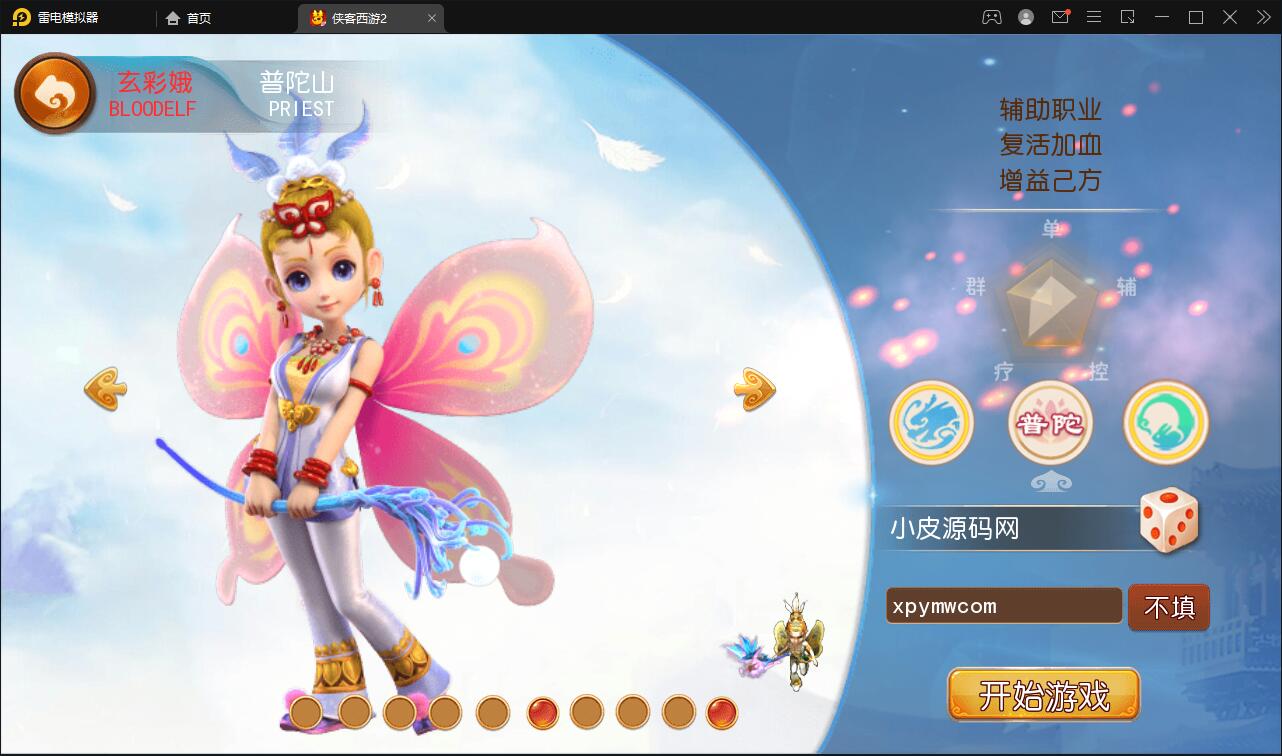Choose the 普陀 class emblem

(1050, 423)
